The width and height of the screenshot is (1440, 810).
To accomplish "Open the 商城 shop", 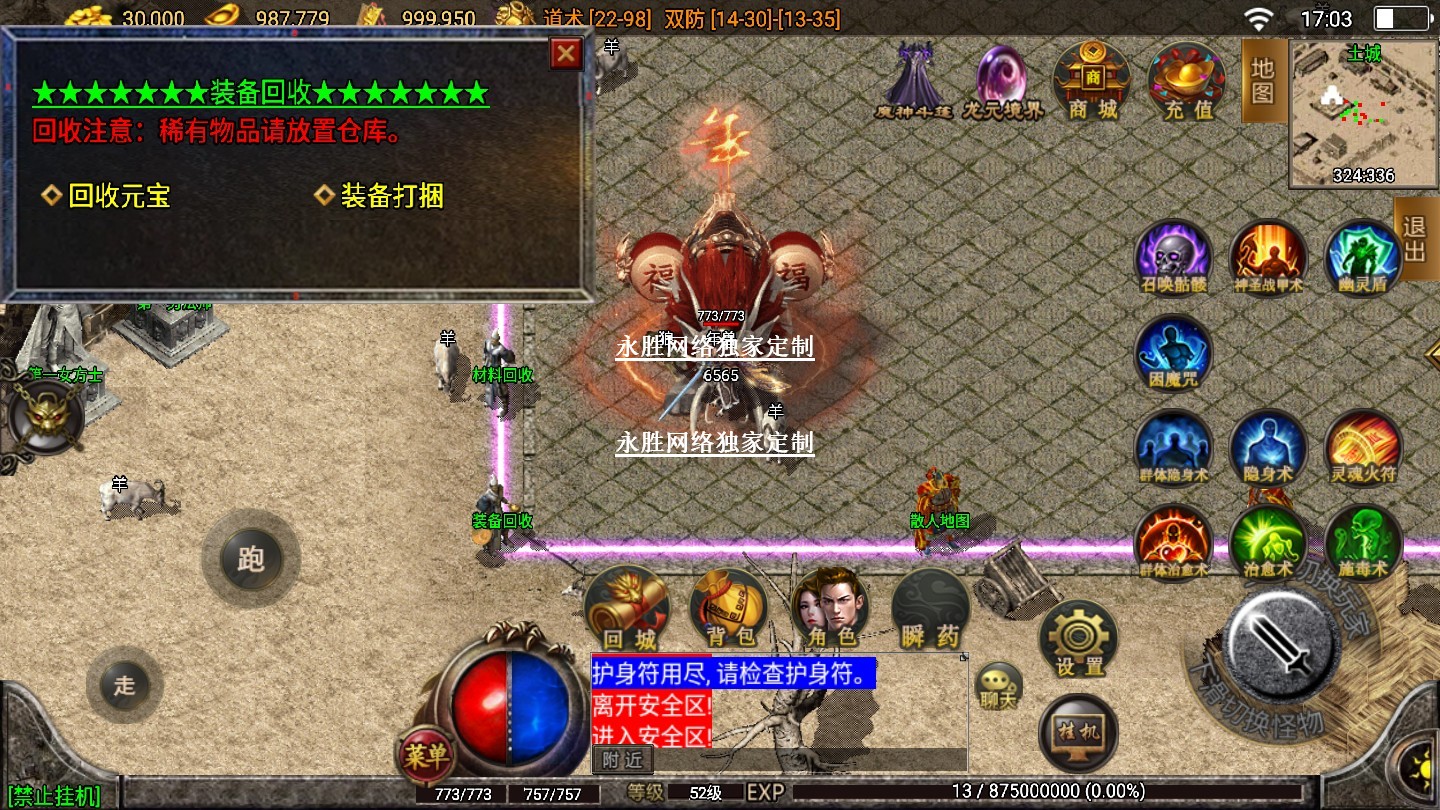I will pos(1091,80).
